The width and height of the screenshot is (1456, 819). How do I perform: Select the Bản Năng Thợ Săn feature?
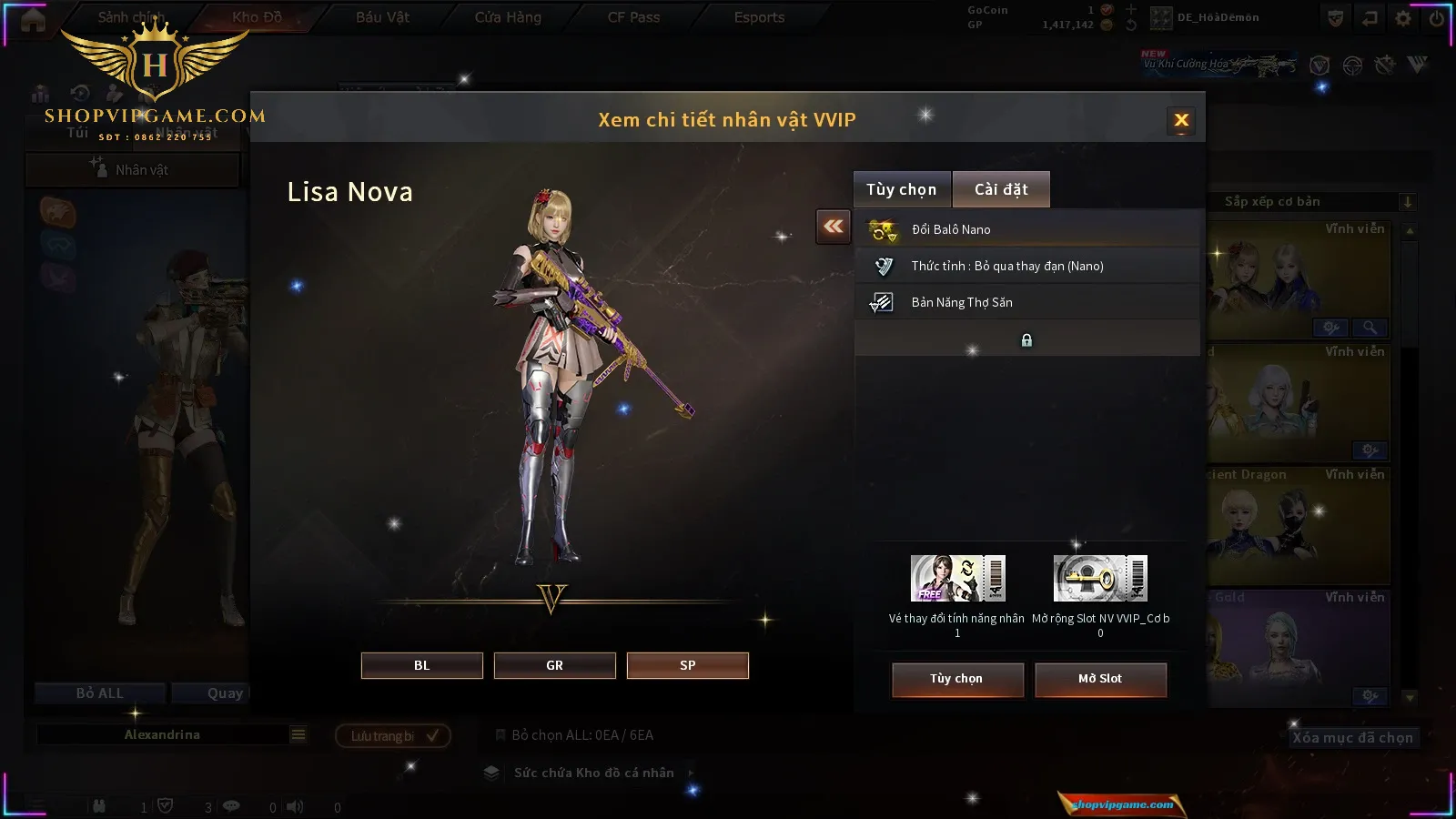coord(1026,302)
